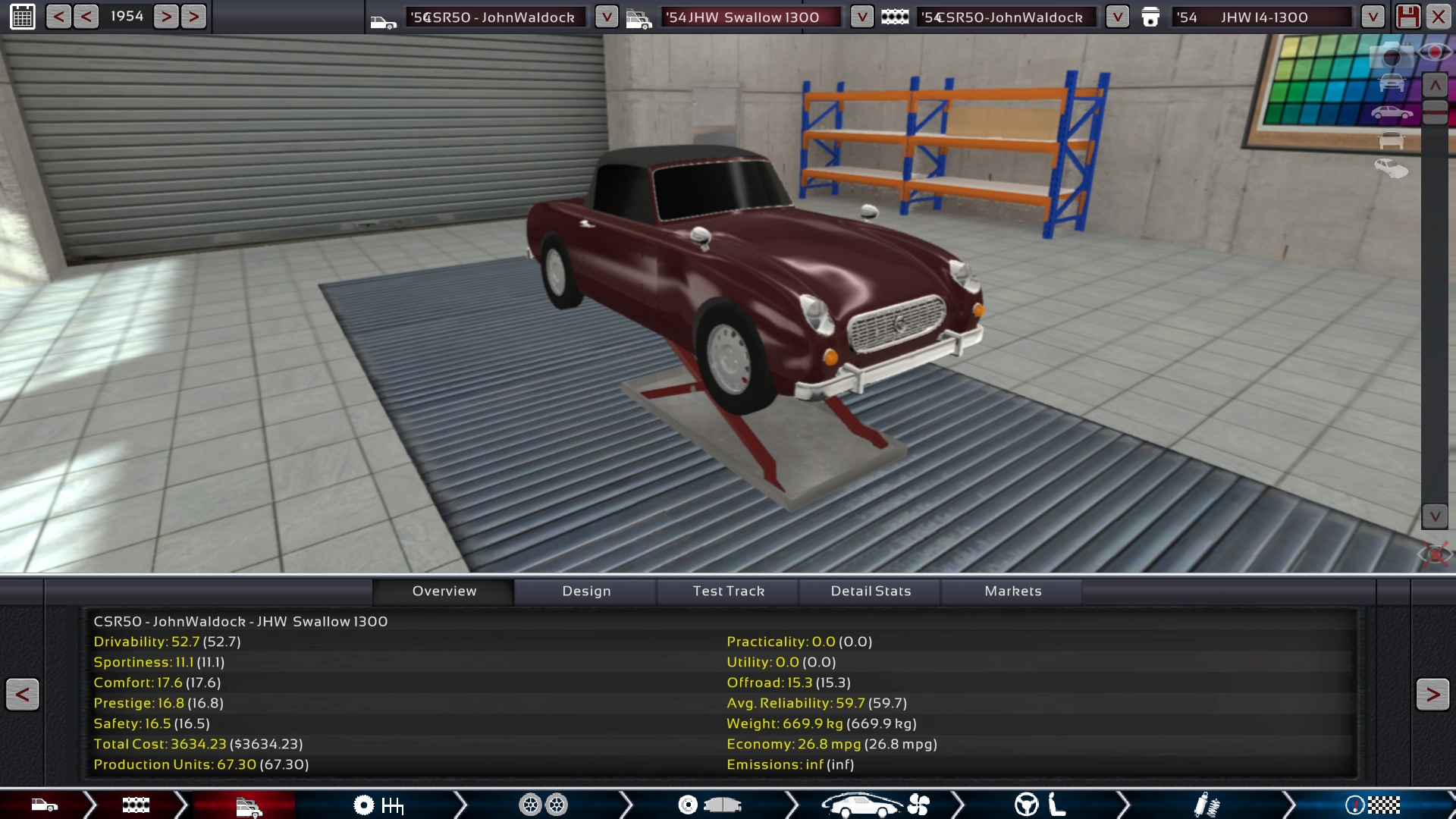The height and width of the screenshot is (819, 1456).
Task: Switch camera to the side-profile car view
Action: point(1392,114)
